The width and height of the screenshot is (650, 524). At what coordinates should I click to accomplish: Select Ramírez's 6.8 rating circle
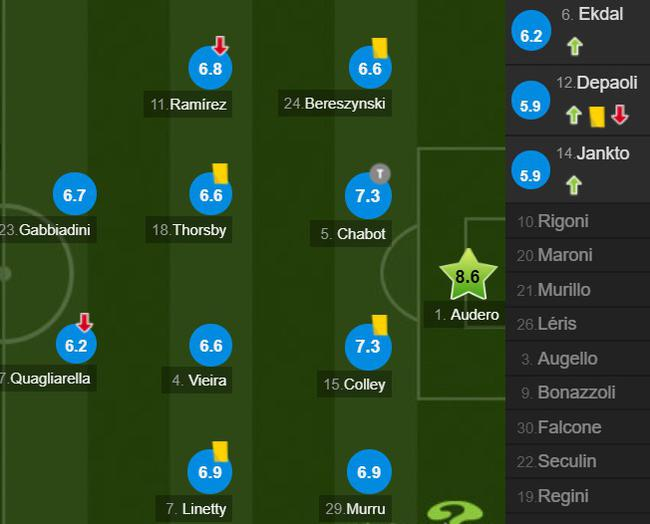tap(210, 70)
